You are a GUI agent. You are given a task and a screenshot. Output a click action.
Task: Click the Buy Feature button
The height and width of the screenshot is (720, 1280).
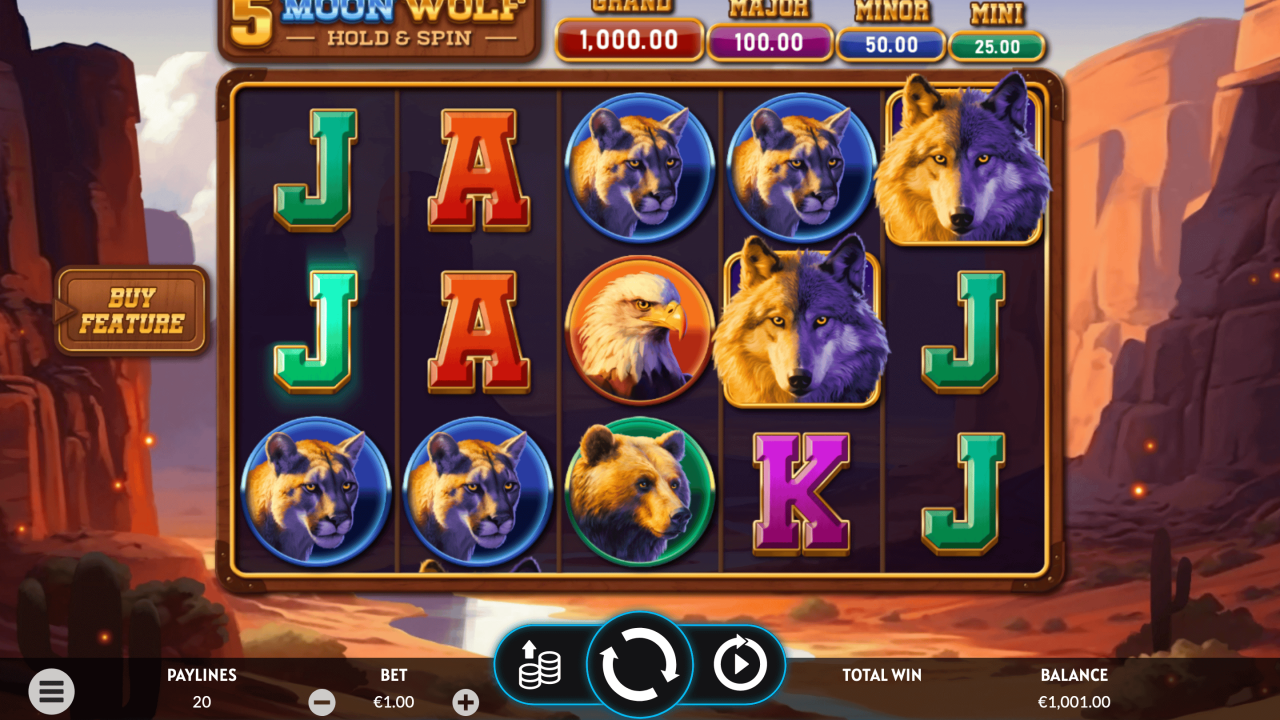pos(131,309)
